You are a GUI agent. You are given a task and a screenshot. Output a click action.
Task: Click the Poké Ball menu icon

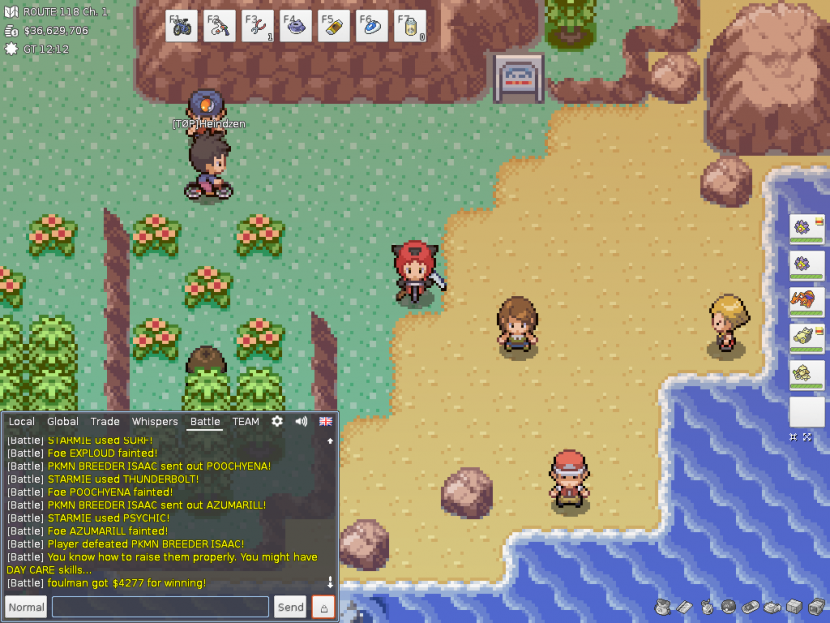coord(728,607)
